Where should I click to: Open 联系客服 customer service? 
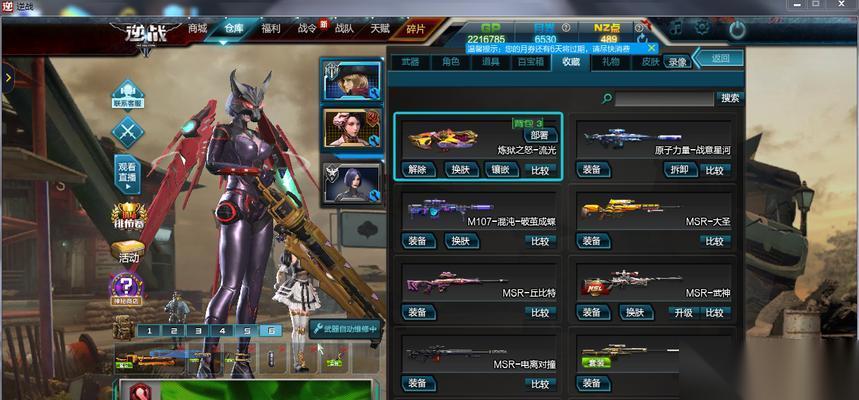click(127, 95)
